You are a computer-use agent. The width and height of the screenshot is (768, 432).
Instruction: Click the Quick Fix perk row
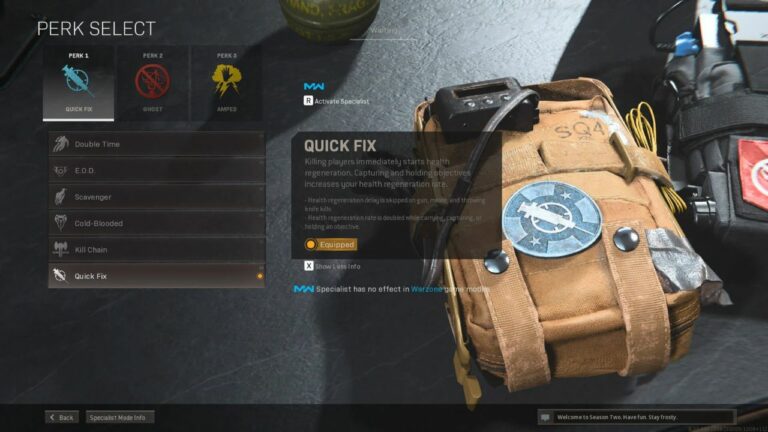click(156, 276)
